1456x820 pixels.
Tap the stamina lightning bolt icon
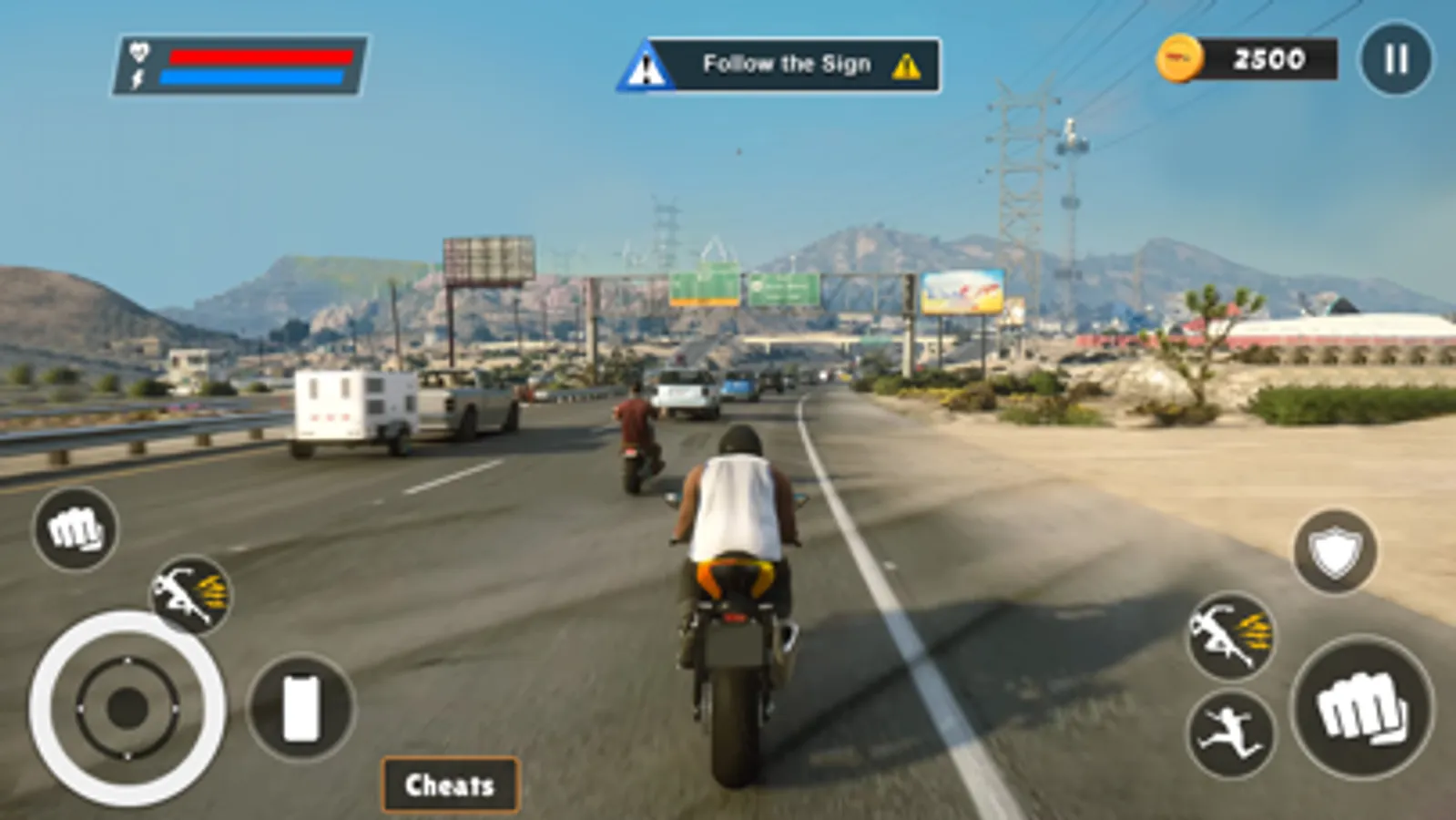click(137, 77)
